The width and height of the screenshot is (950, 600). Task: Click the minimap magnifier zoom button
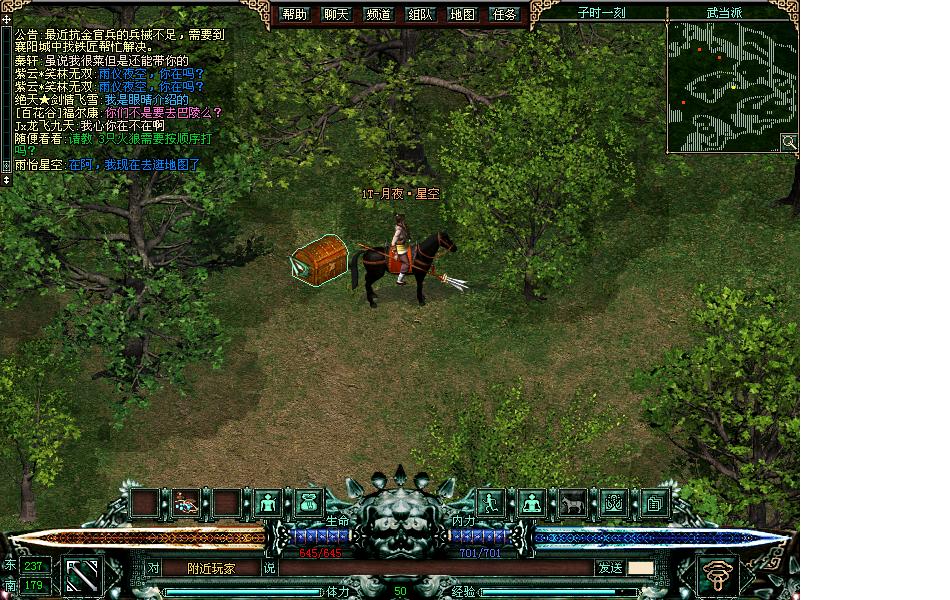point(789,142)
